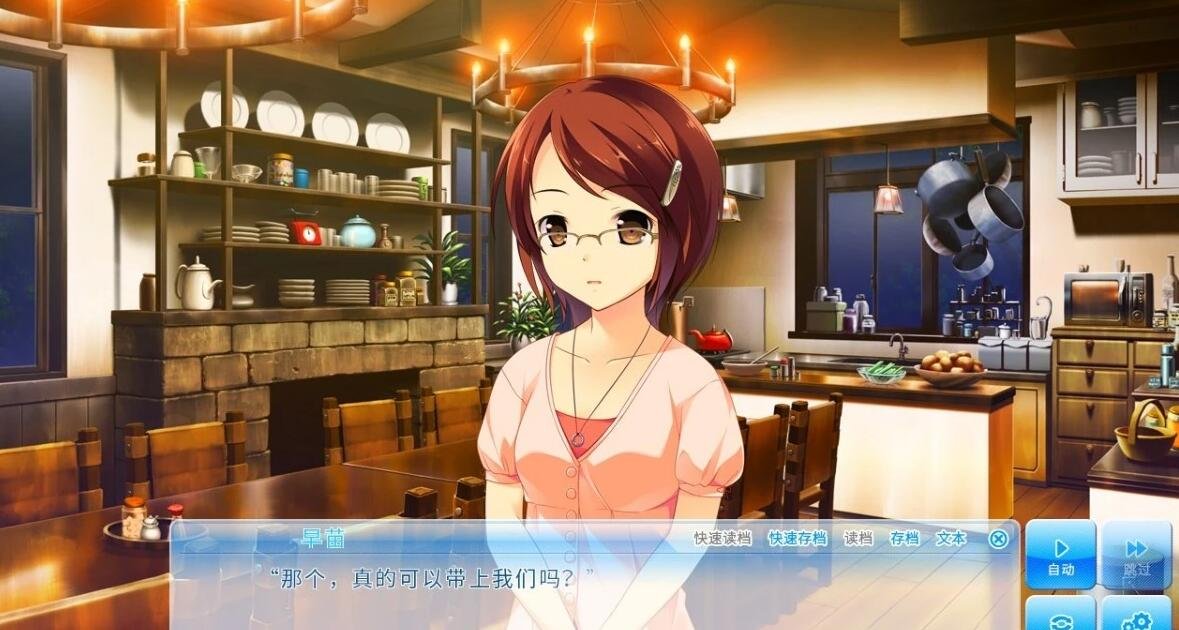Show the 文本 (text log)
Viewport: 1179px width, 630px height.
950,538
